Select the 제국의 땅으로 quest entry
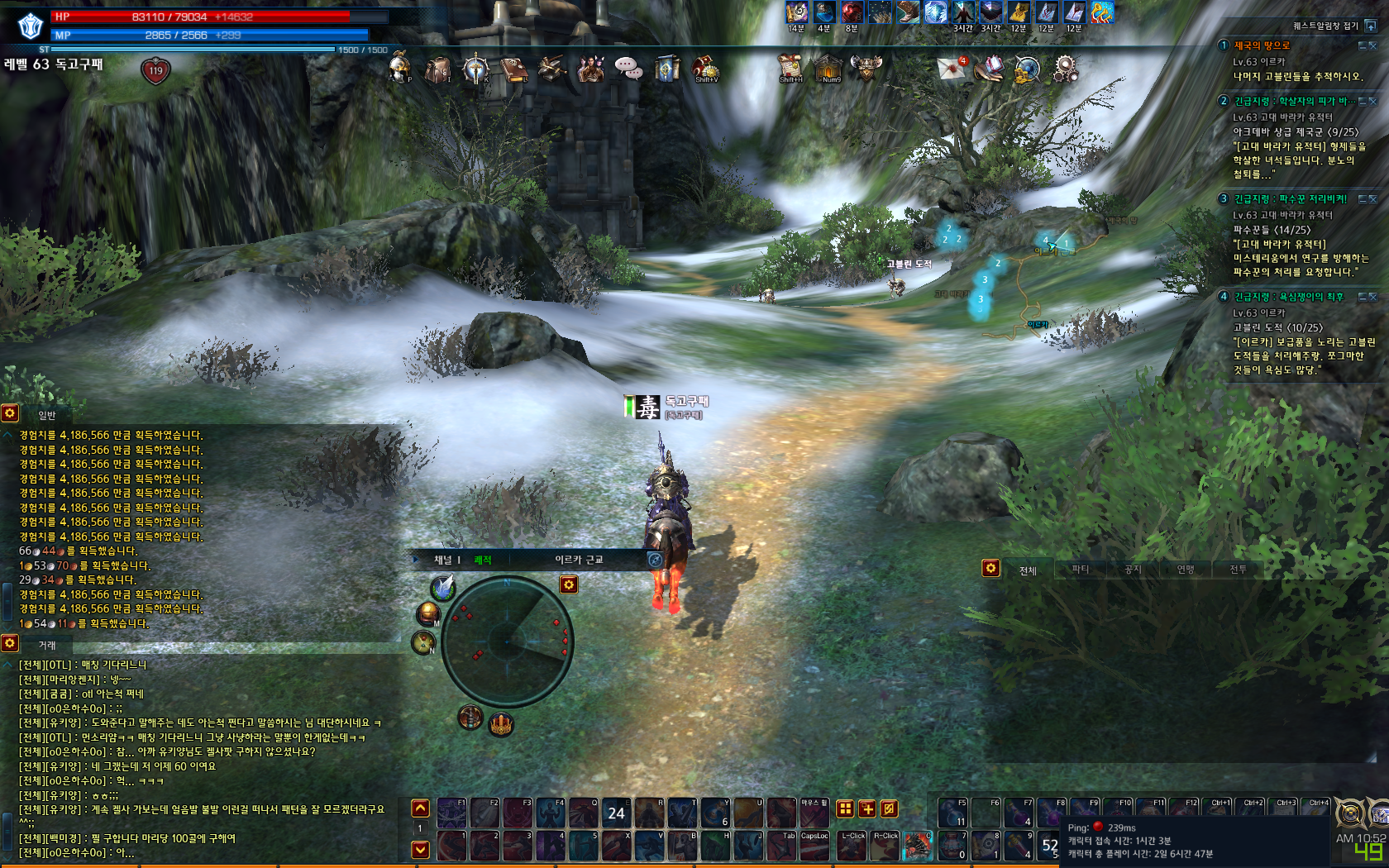Viewport: 1389px width, 868px height. tap(1262, 46)
